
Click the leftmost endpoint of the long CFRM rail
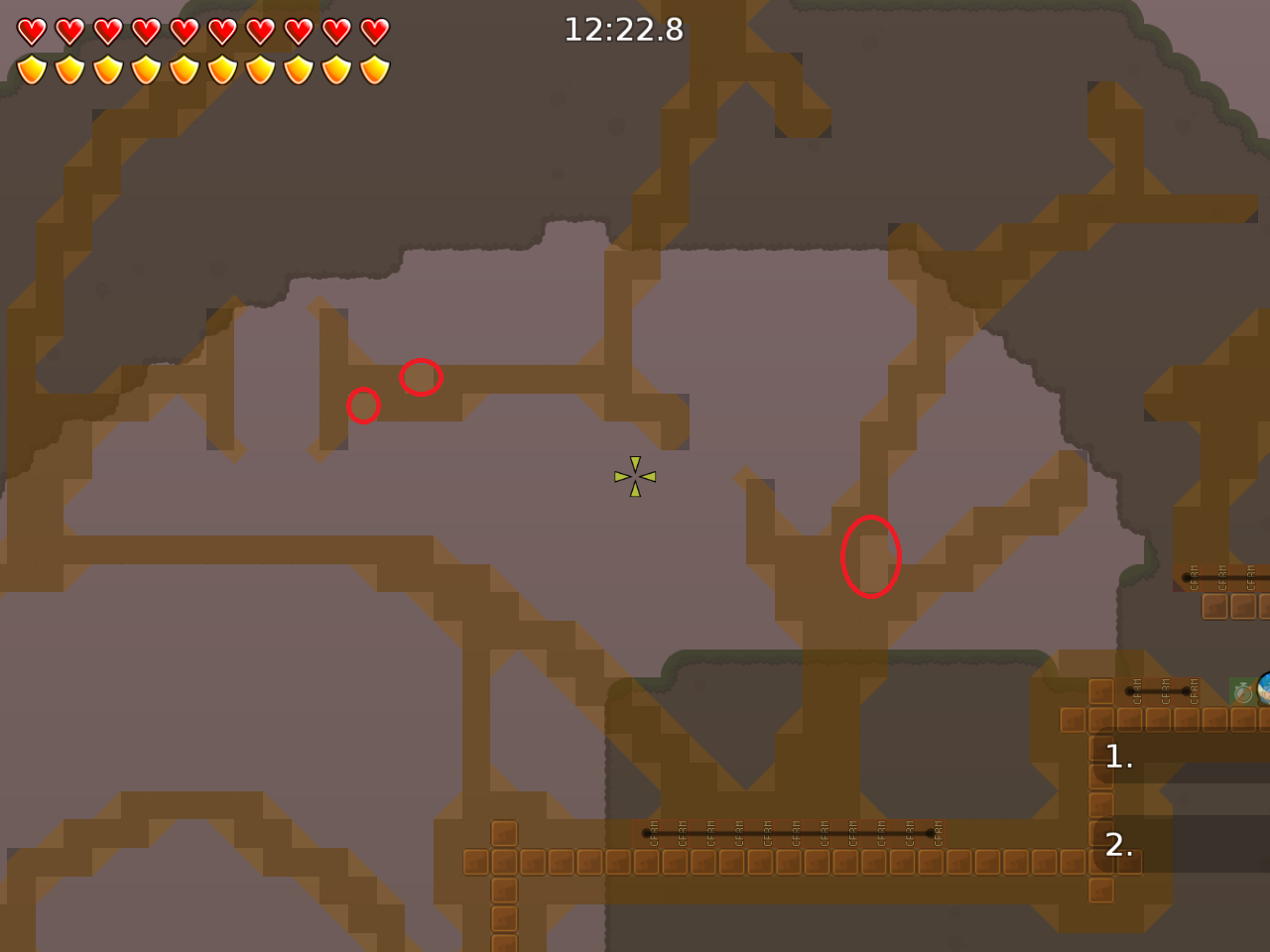tap(645, 833)
